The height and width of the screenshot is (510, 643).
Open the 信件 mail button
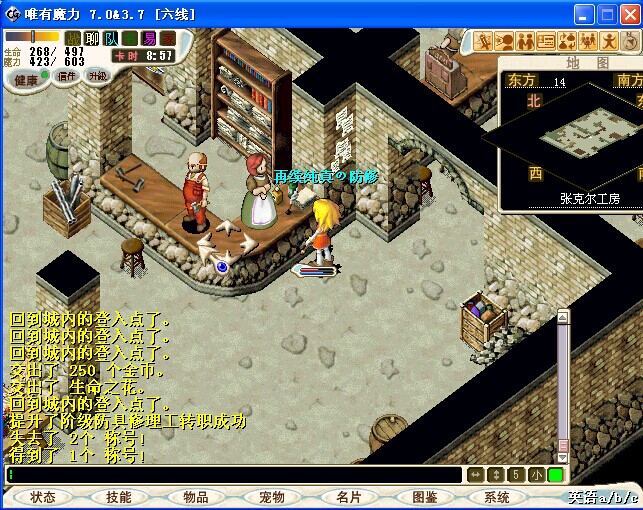[x=67, y=76]
